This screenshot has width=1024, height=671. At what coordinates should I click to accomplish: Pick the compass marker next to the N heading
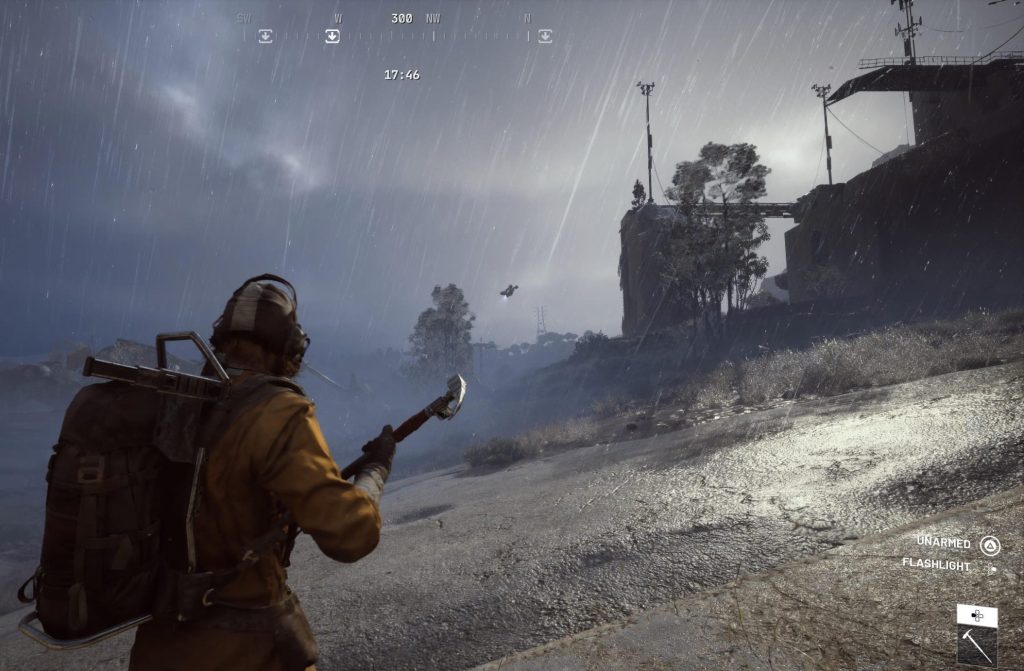coord(544,36)
